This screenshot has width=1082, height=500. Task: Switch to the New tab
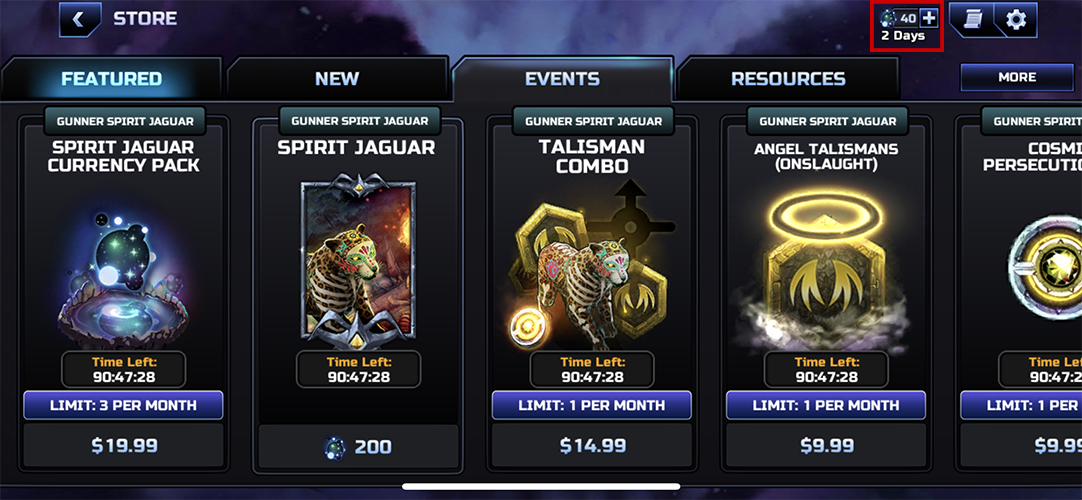[337, 79]
